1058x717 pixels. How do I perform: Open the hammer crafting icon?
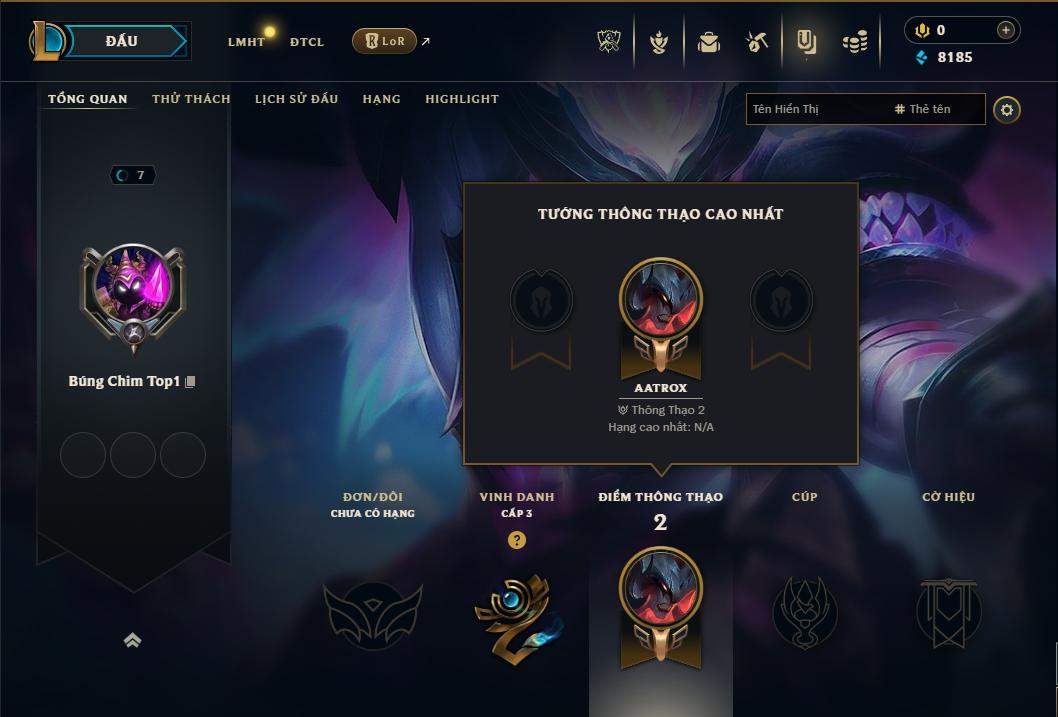pyautogui.click(x=757, y=42)
